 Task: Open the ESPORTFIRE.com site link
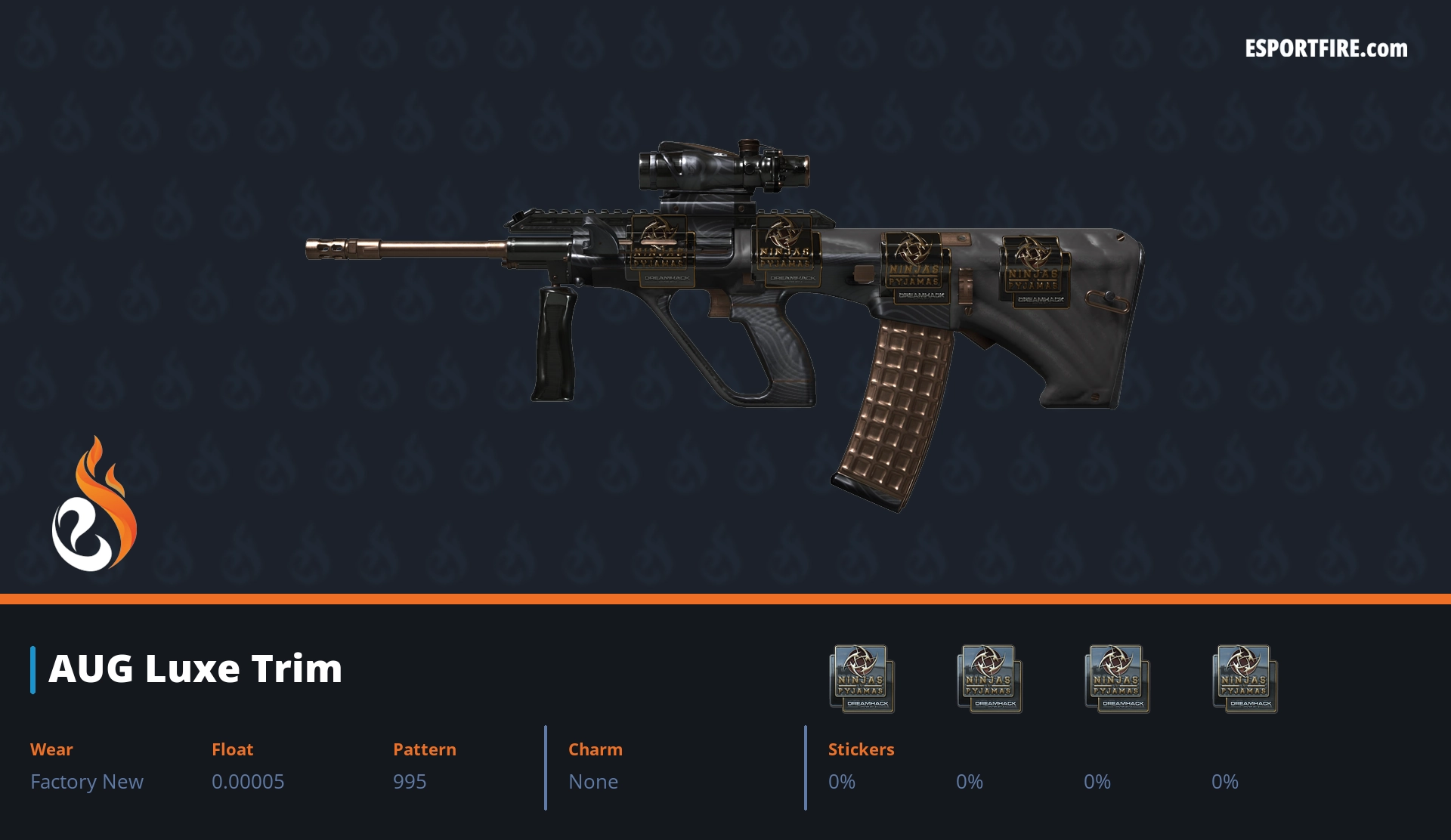point(1326,49)
